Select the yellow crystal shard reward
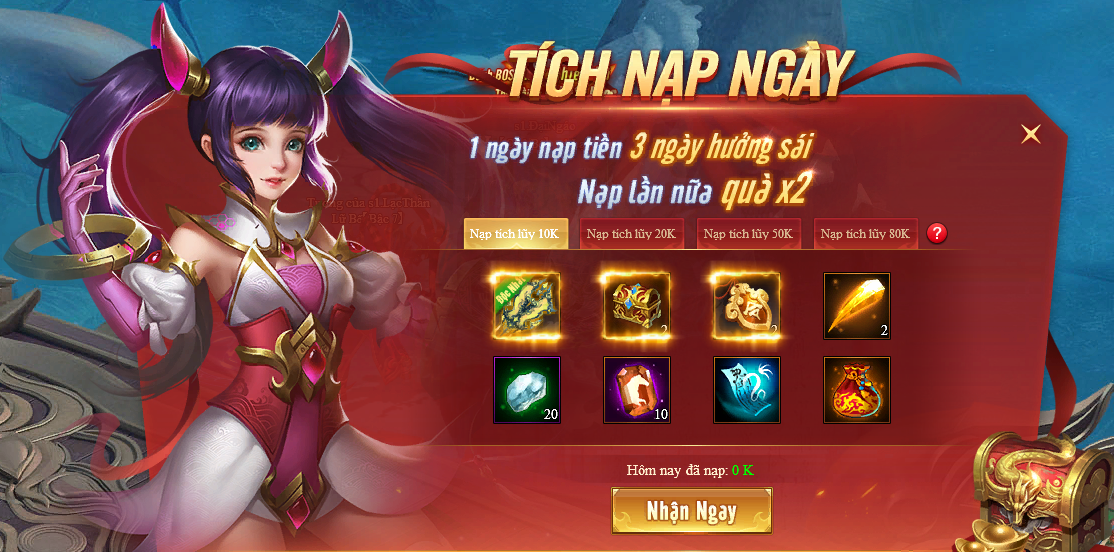The image size is (1114, 552). [x=857, y=305]
